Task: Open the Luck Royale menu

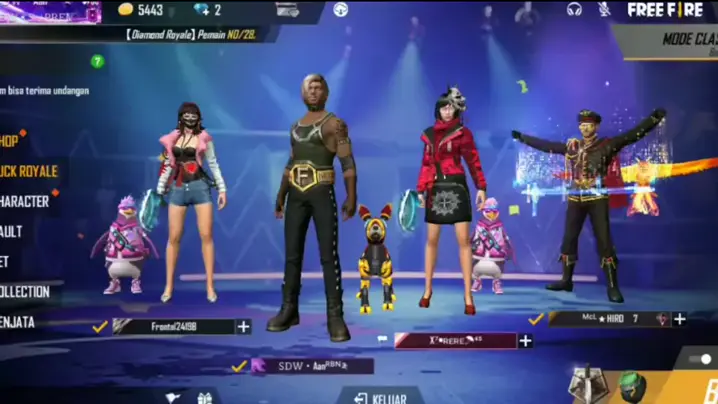Action: 28,171
